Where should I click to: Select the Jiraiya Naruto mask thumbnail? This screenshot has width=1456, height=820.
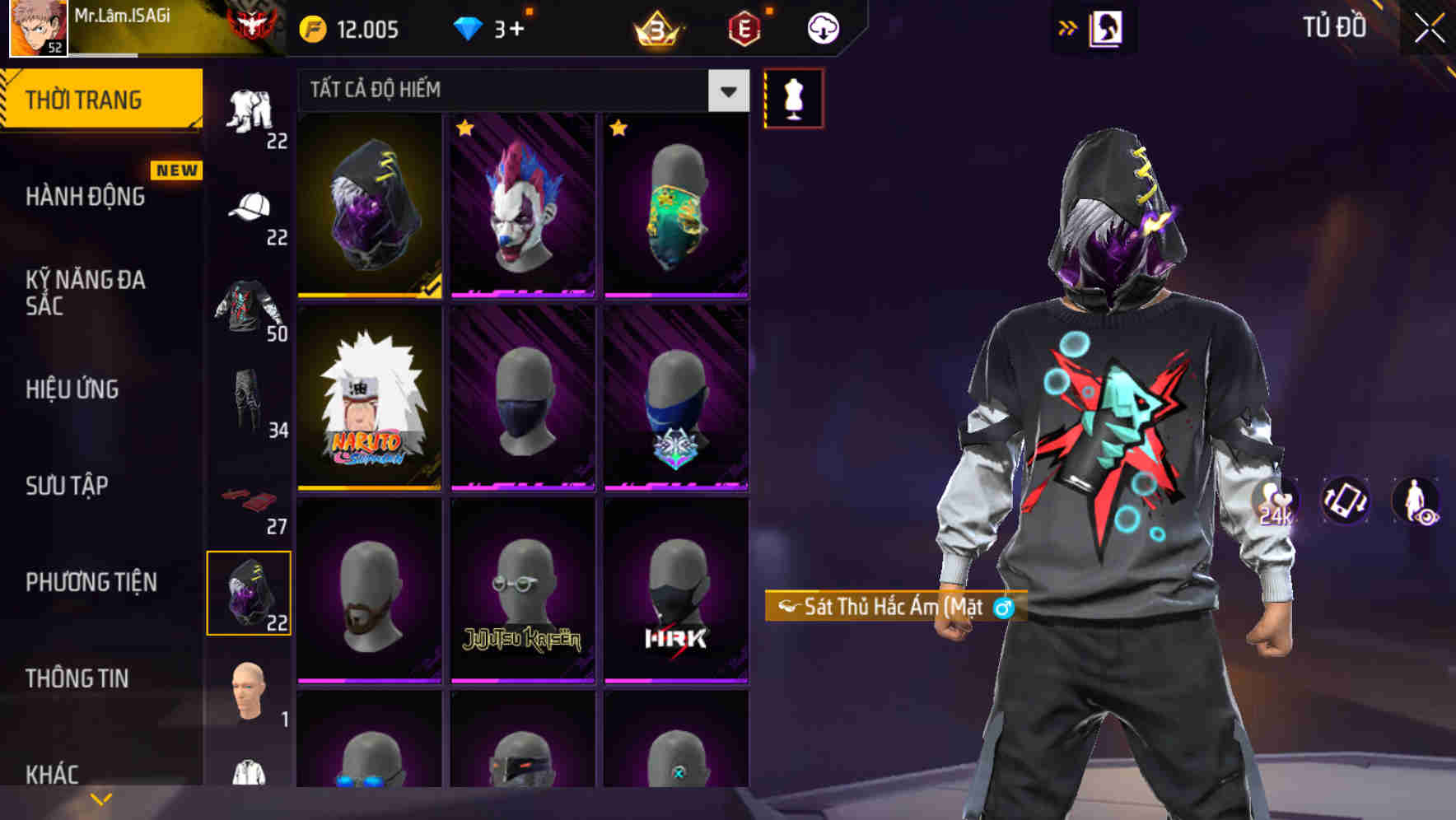(x=369, y=395)
